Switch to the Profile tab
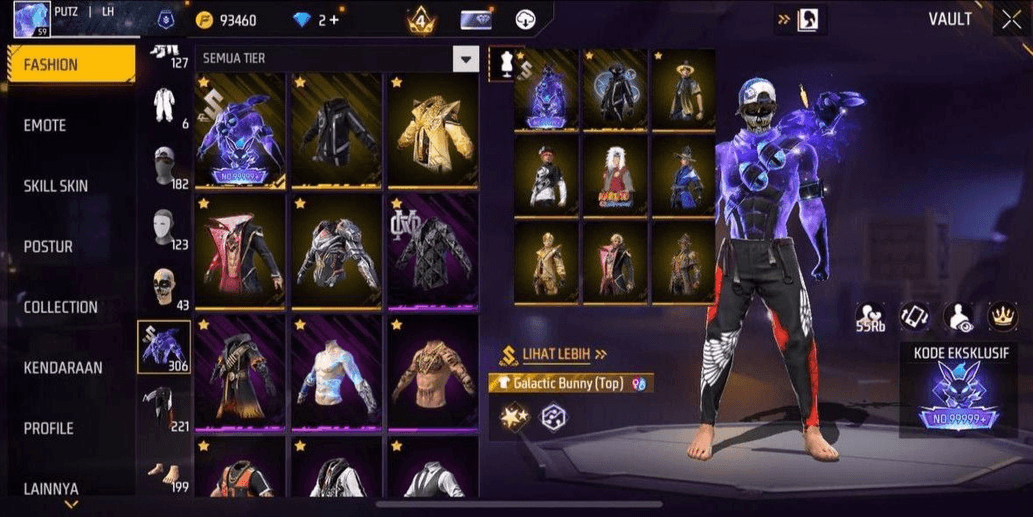 coord(48,428)
